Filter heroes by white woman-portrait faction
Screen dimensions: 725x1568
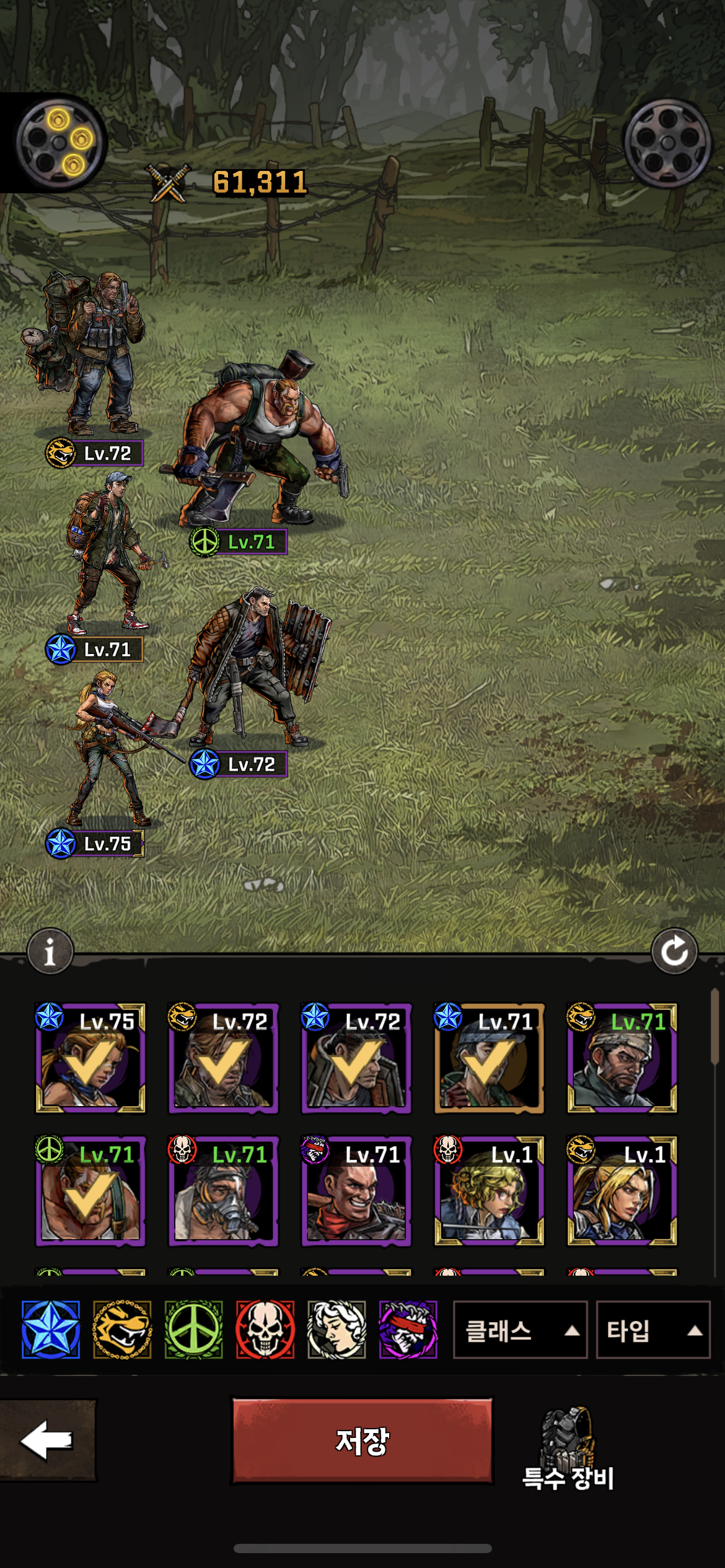(336, 1330)
